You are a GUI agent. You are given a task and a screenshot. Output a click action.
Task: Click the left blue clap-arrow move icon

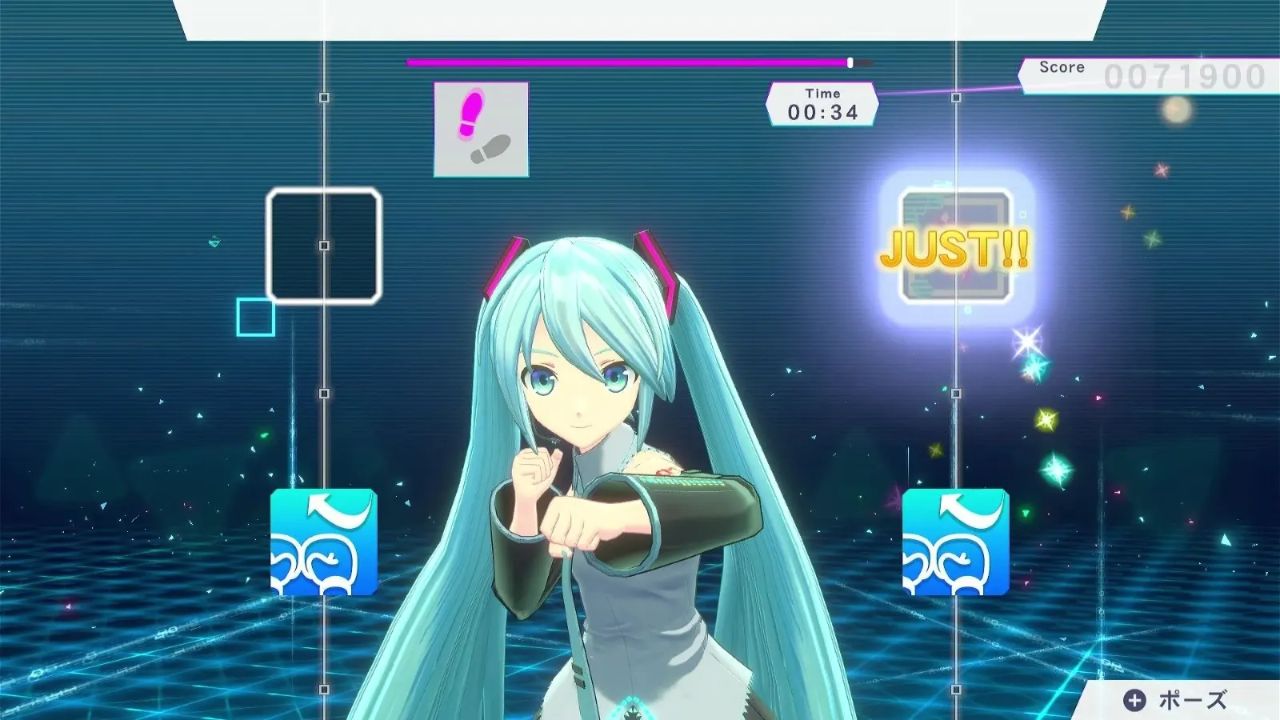point(323,541)
